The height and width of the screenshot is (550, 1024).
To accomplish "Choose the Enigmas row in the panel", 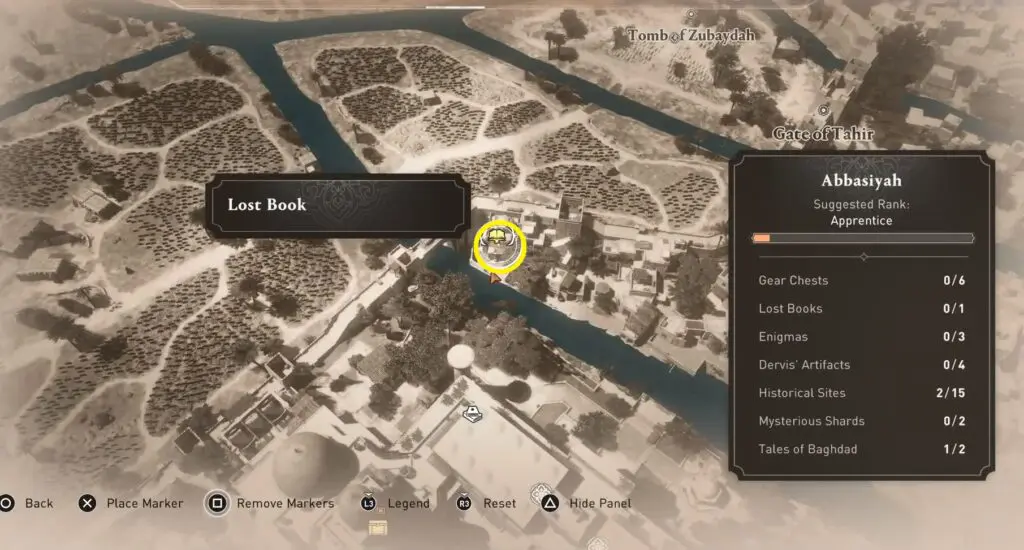I will 861,337.
